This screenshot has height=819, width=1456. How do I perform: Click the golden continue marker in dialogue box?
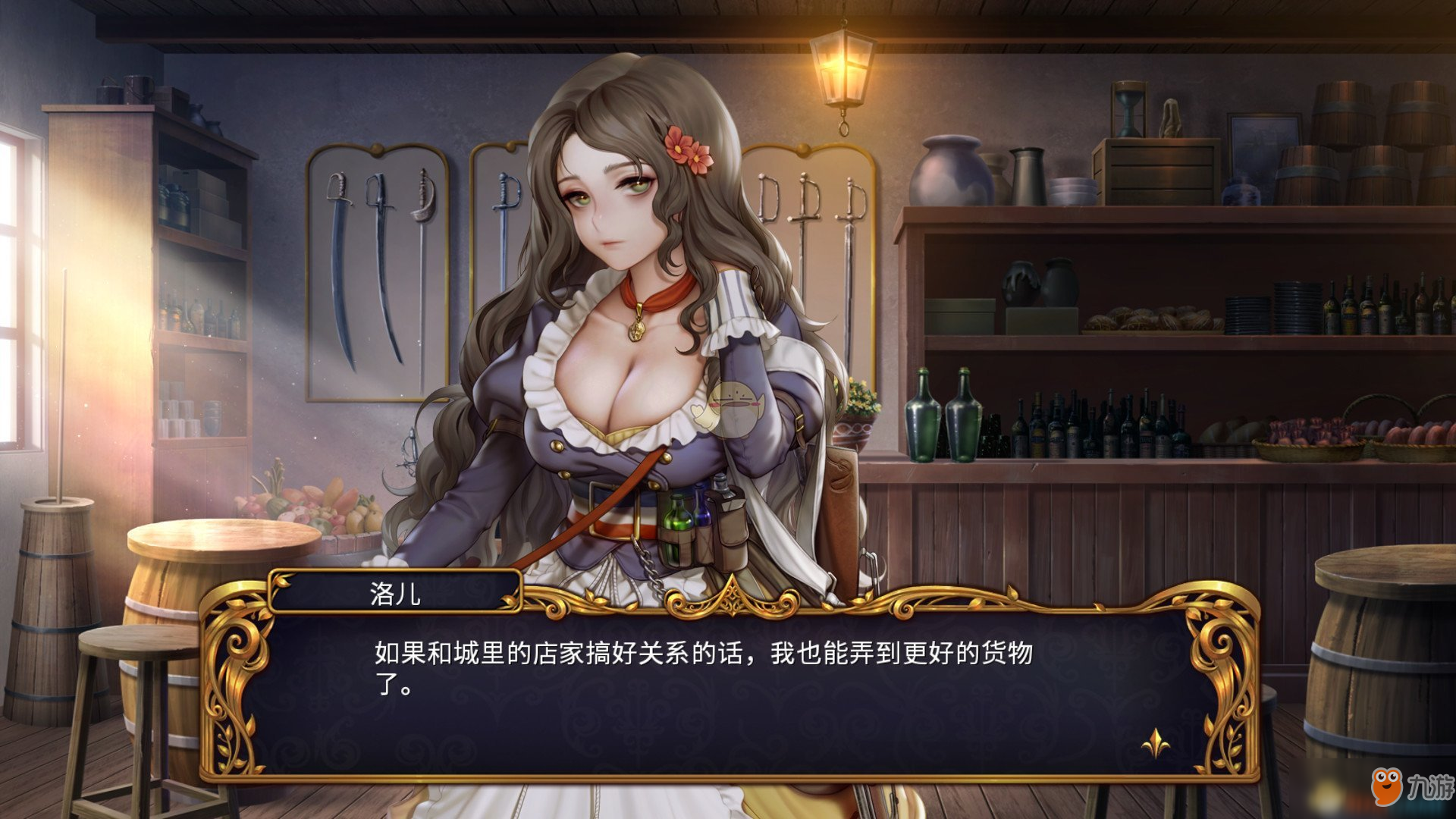(x=1155, y=743)
